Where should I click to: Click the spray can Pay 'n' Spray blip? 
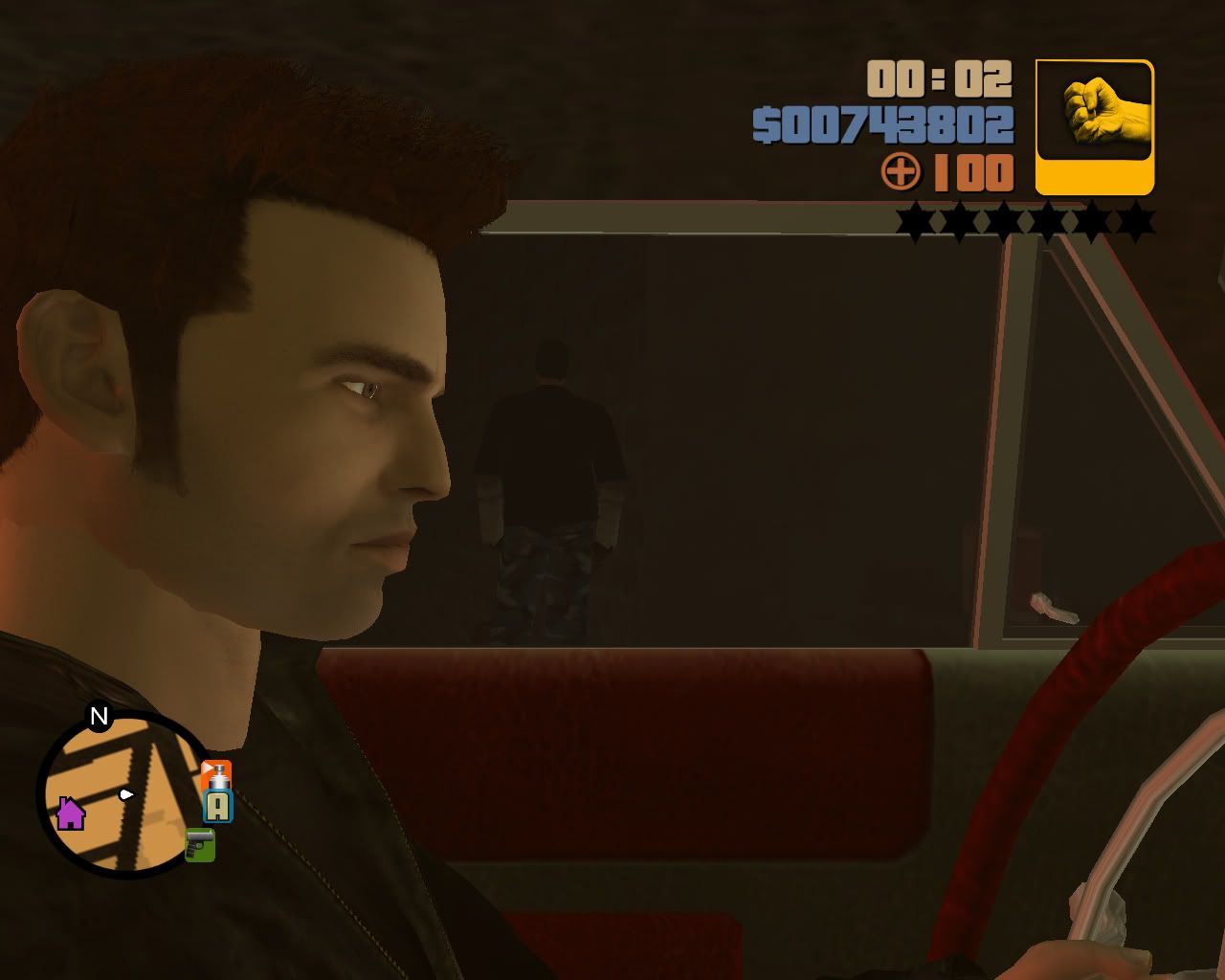[214, 775]
